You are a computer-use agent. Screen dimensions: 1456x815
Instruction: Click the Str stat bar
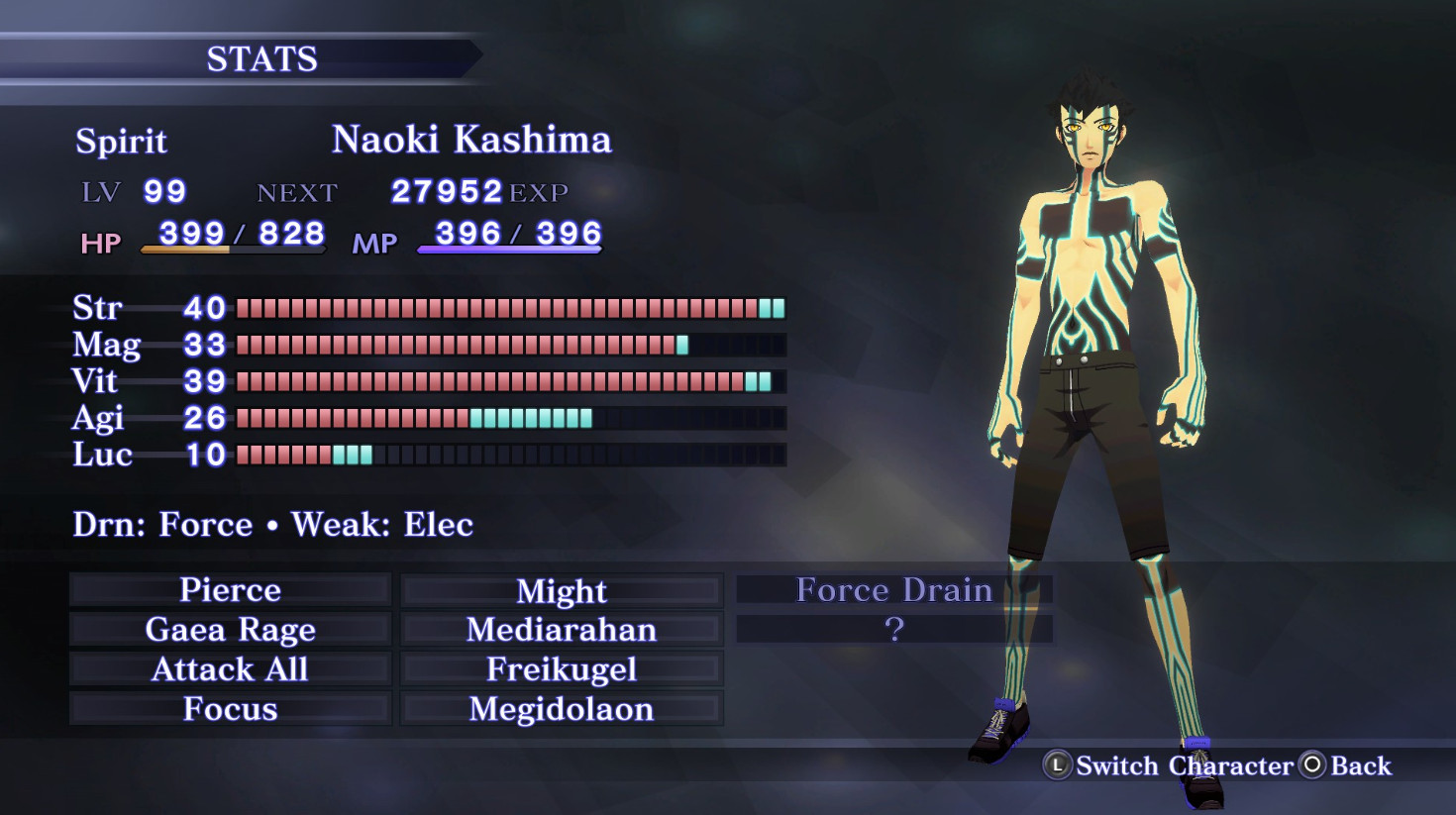(505, 308)
